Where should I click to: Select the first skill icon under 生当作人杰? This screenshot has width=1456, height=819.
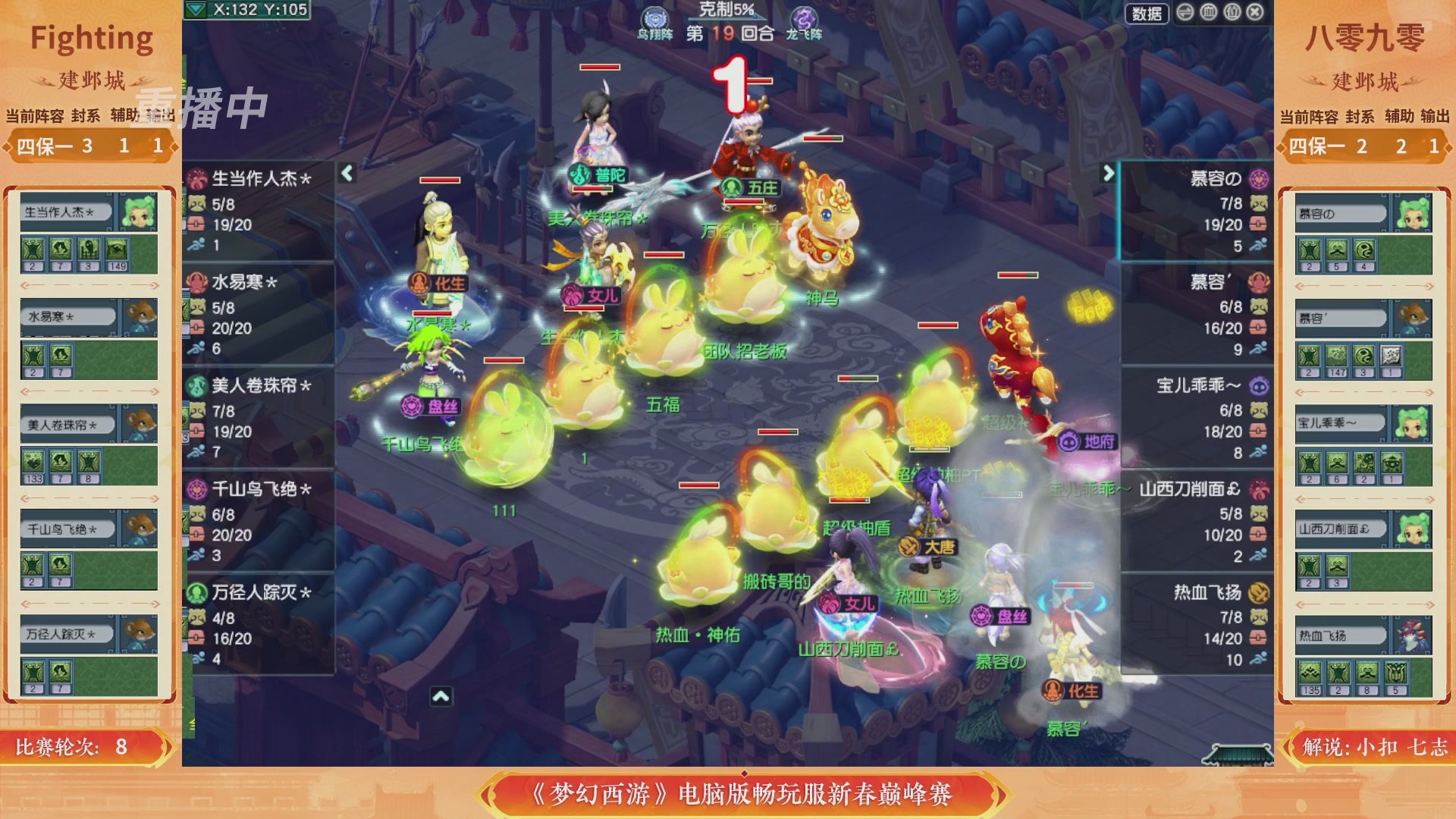pyautogui.click(x=33, y=248)
